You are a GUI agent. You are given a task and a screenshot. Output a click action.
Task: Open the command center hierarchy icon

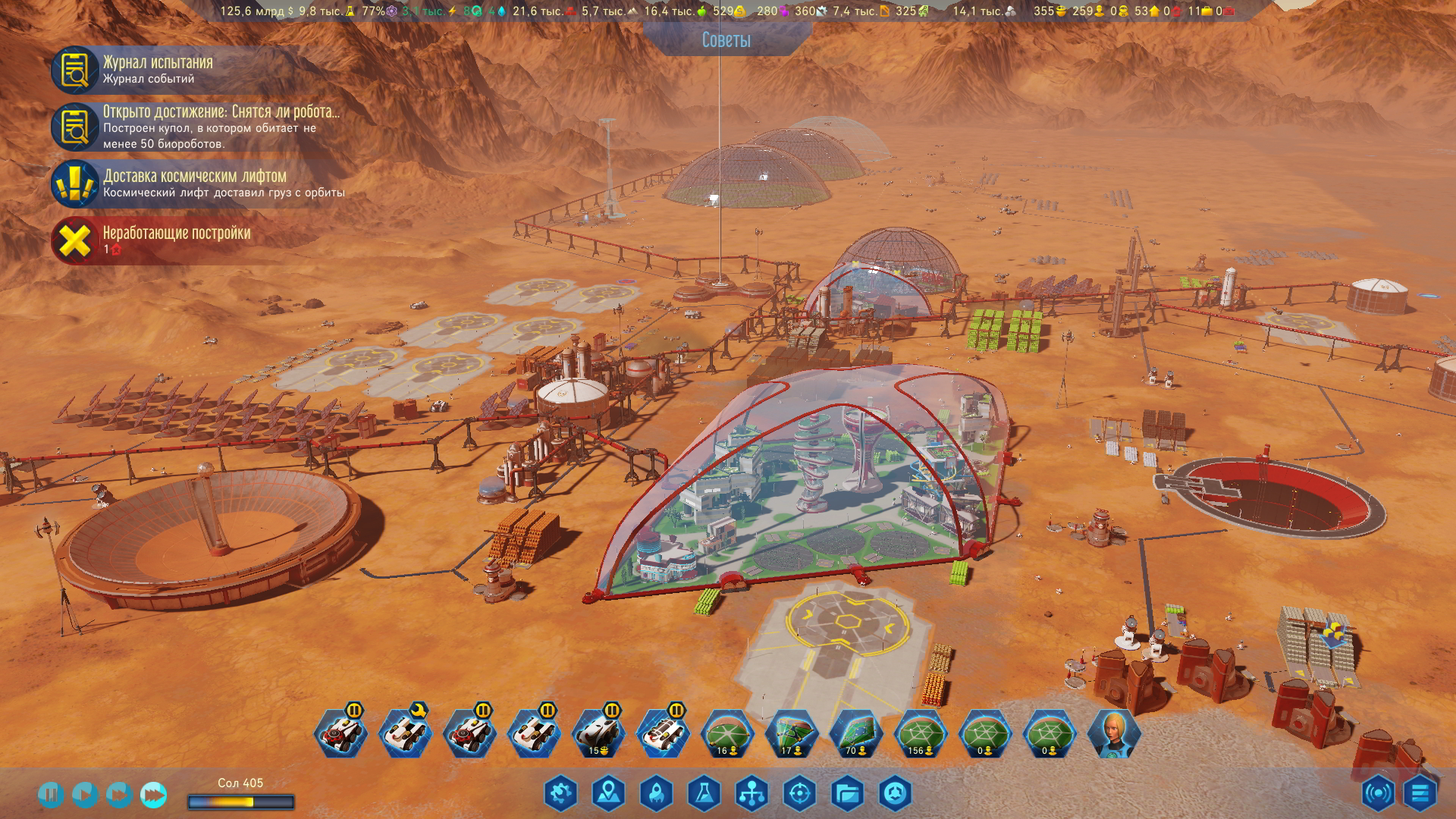click(752, 793)
